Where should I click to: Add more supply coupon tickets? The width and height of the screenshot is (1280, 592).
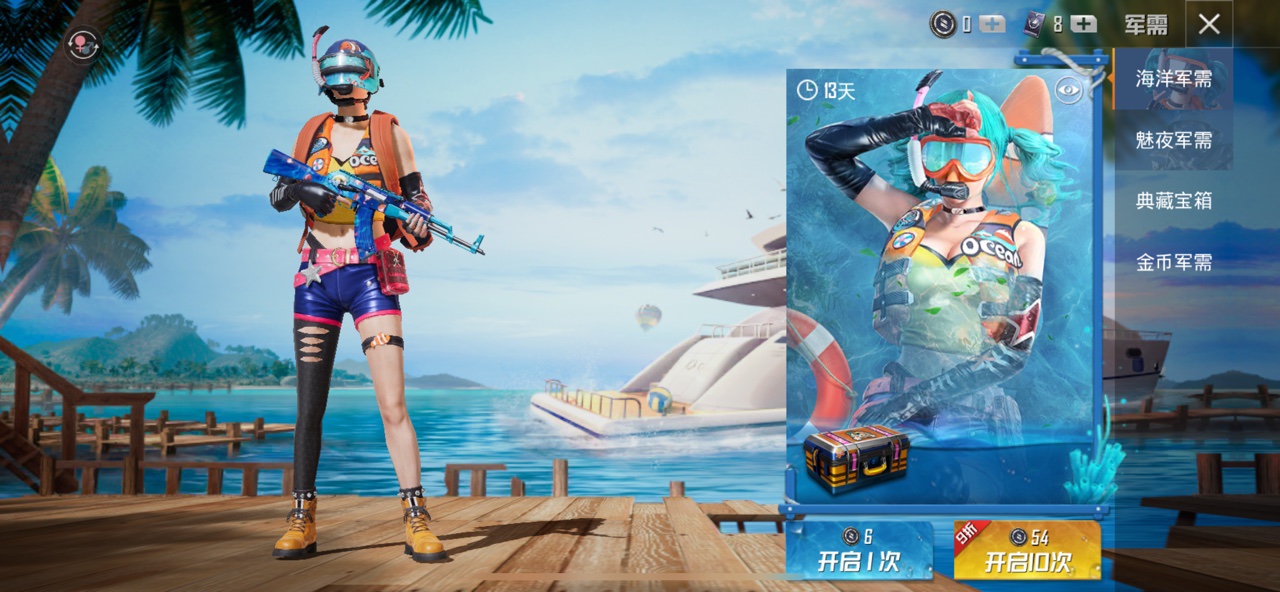click(1083, 24)
